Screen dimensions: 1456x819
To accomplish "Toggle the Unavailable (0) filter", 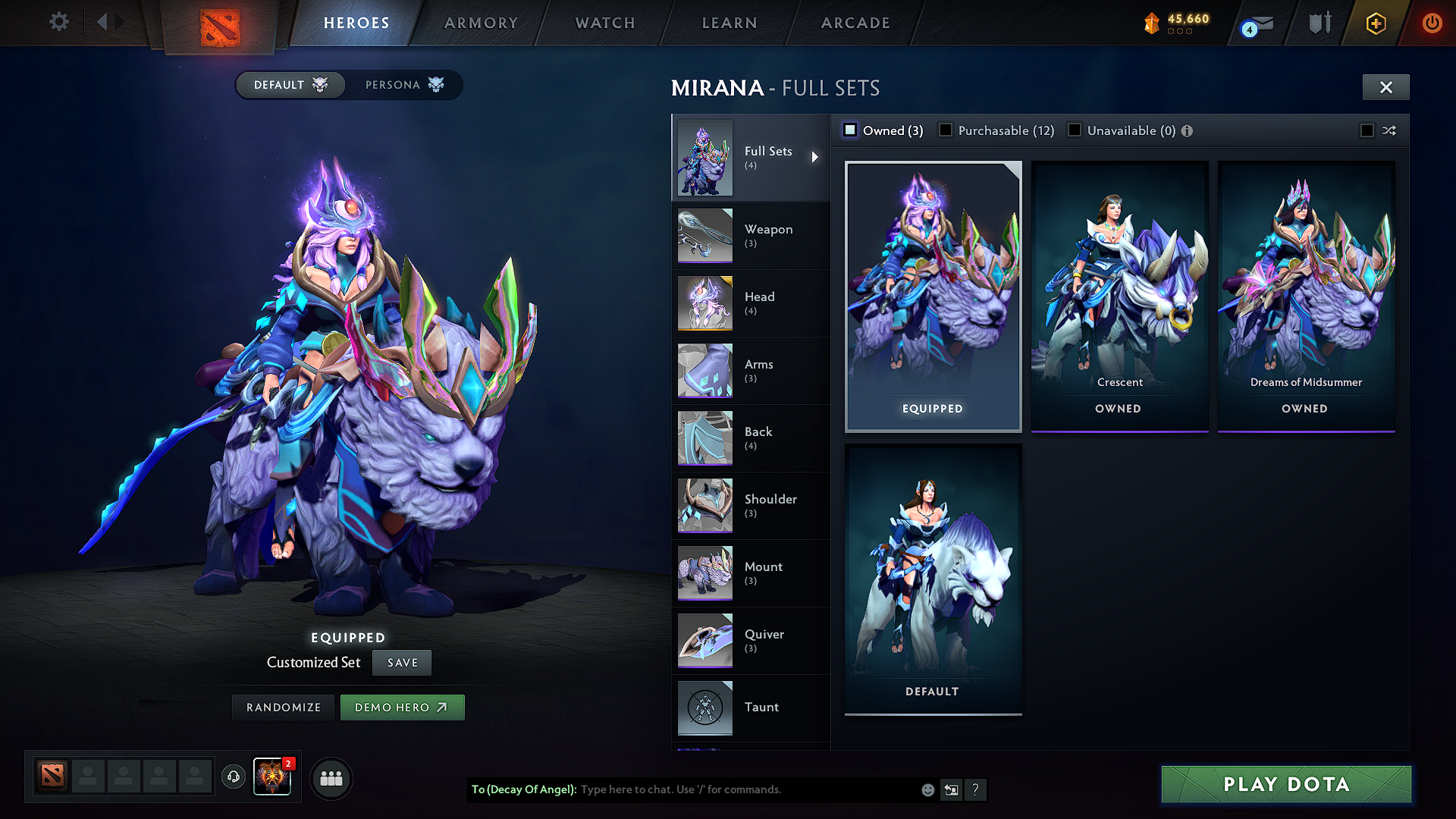I will pyautogui.click(x=1075, y=130).
